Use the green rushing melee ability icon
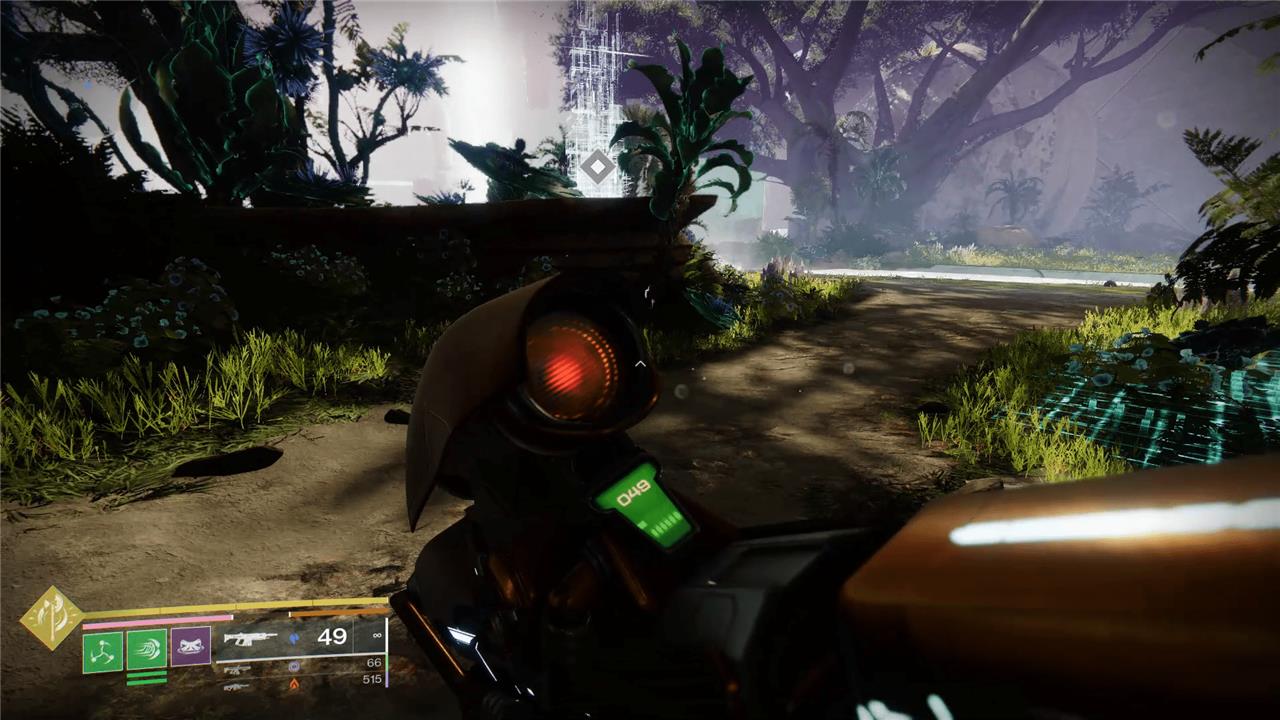The height and width of the screenshot is (720, 1280). (146, 650)
